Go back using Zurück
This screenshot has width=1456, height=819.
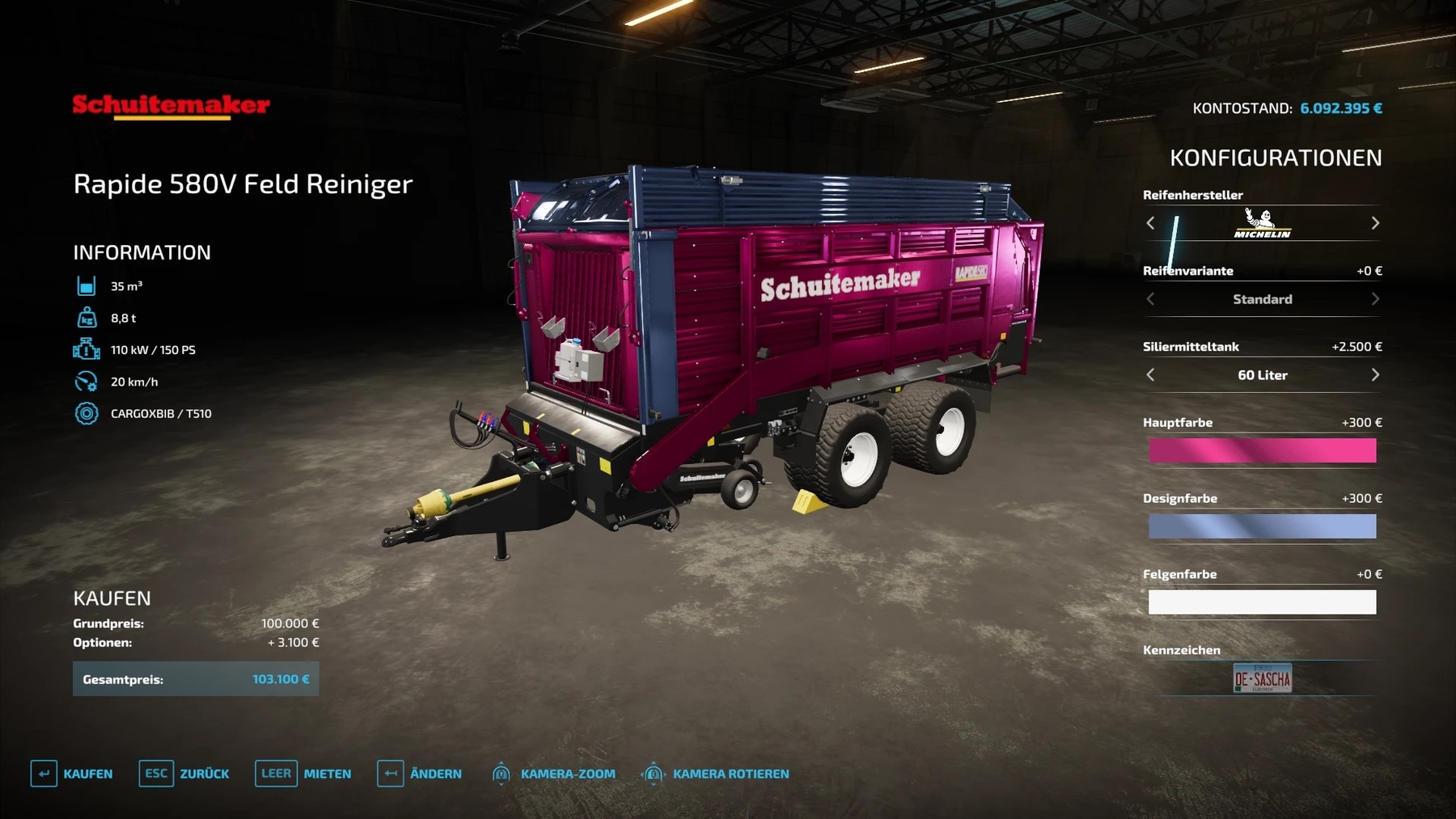tap(184, 774)
